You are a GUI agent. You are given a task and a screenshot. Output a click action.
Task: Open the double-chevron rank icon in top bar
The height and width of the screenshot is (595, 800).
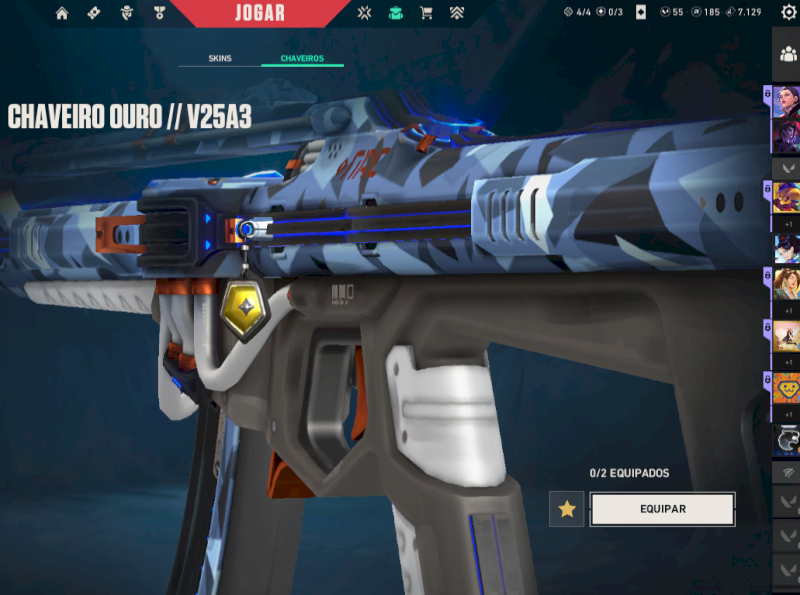pyautogui.click(x=457, y=13)
